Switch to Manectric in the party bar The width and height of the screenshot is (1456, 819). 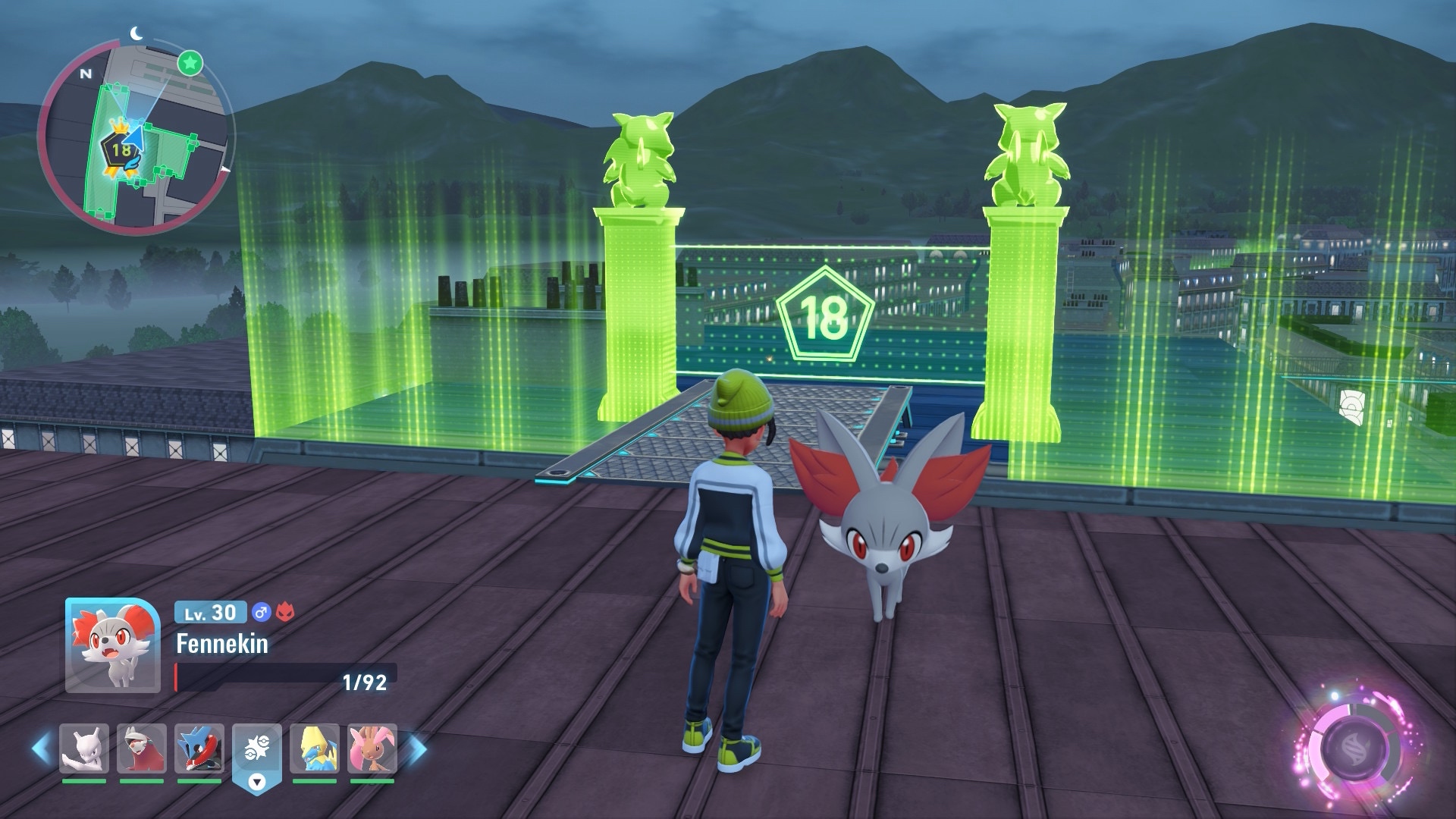click(315, 748)
